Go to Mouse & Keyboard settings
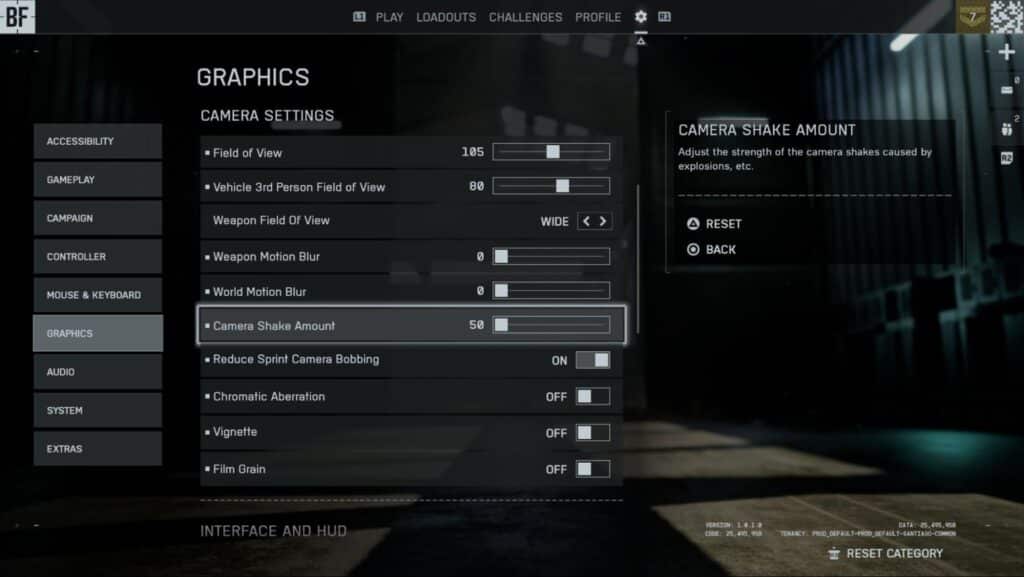This screenshot has height=577, width=1024. coord(97,295)
